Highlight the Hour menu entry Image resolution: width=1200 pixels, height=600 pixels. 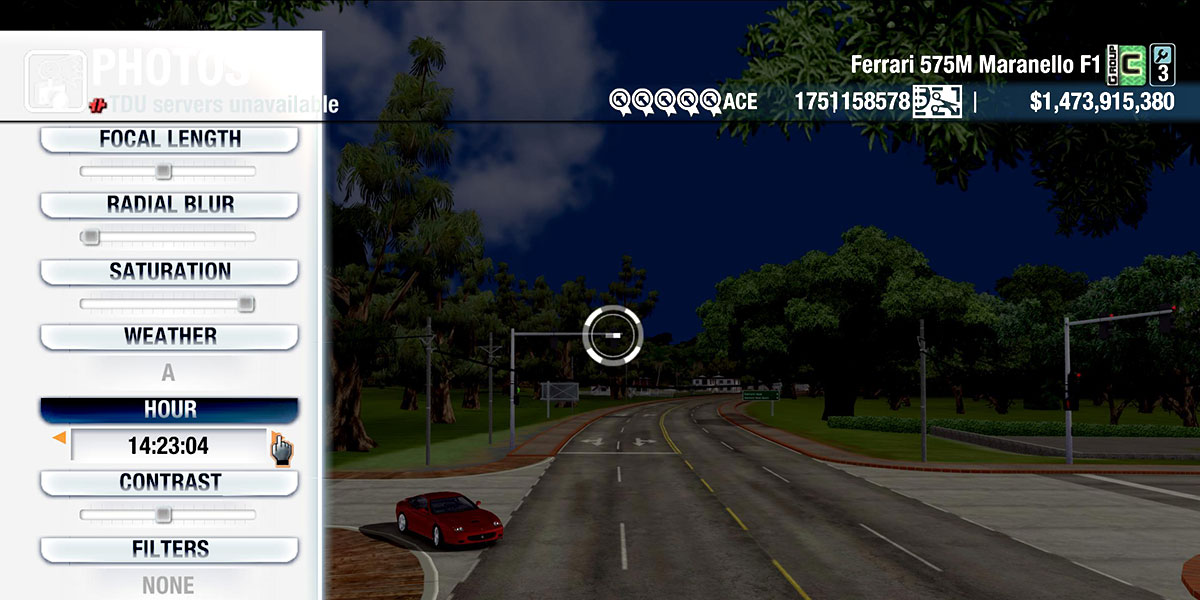point(169,410)
